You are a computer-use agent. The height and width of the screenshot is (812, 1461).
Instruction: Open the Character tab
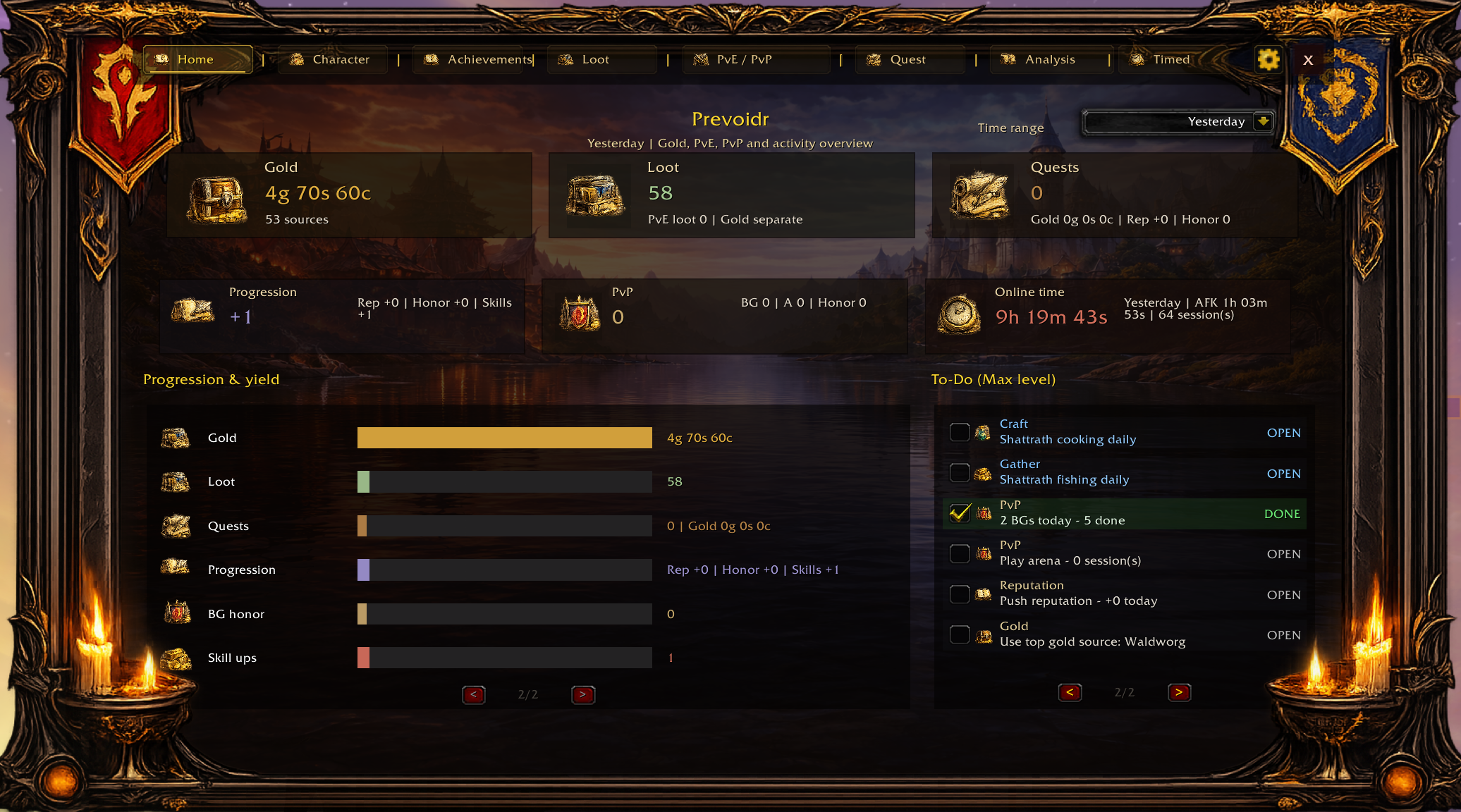(333, 60)
